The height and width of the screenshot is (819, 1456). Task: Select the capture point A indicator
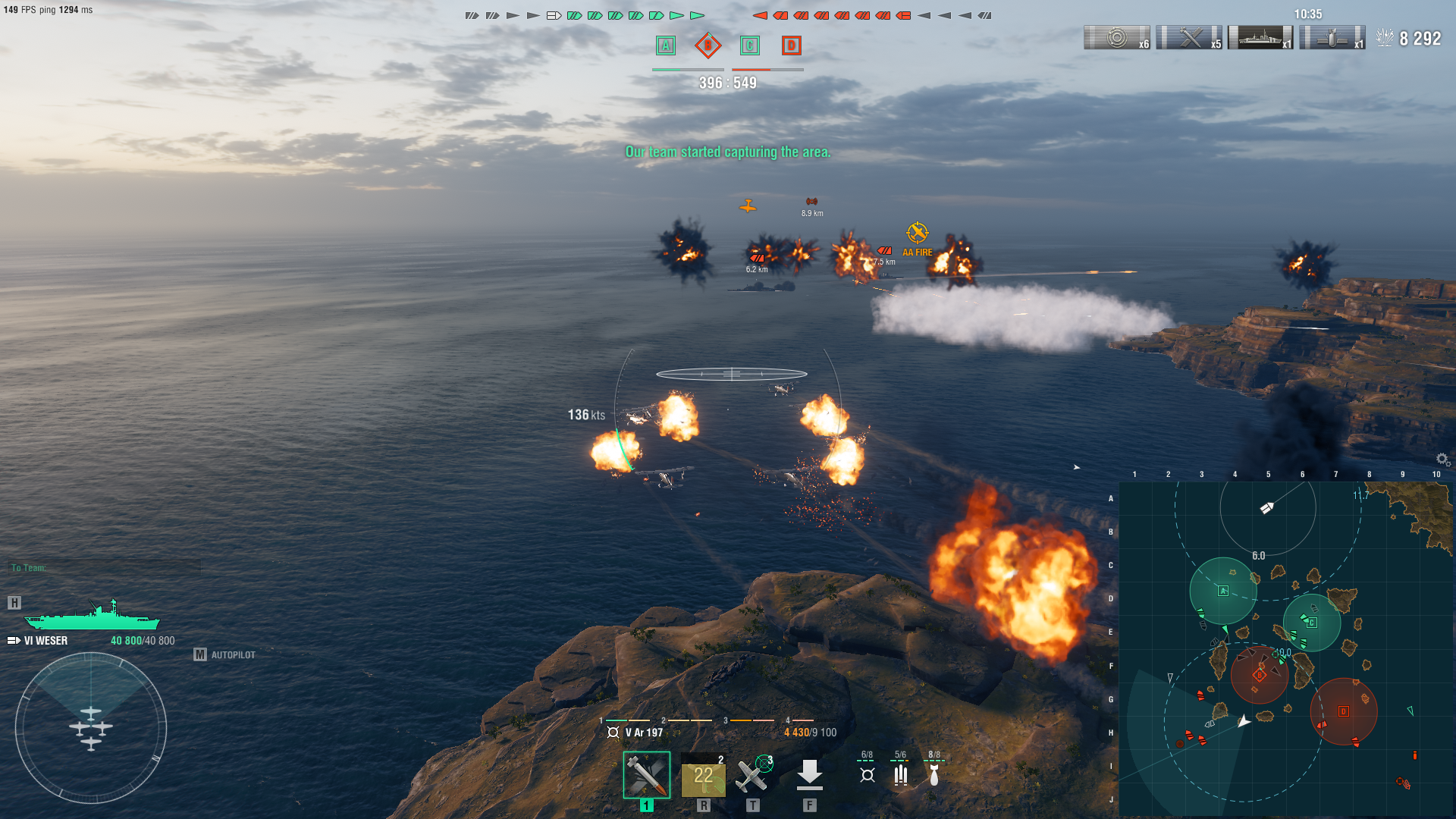(666, 45)
